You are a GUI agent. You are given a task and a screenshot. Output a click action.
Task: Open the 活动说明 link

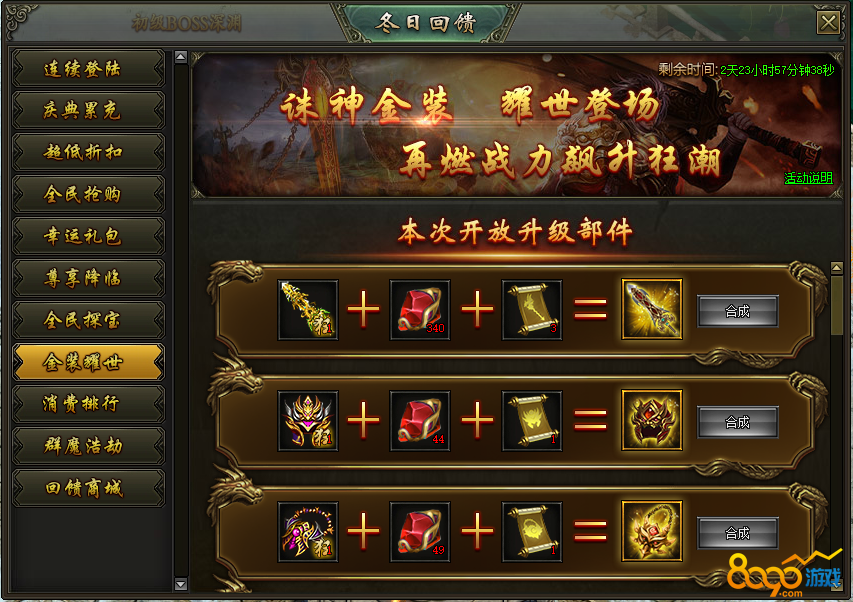pos(808,178)
